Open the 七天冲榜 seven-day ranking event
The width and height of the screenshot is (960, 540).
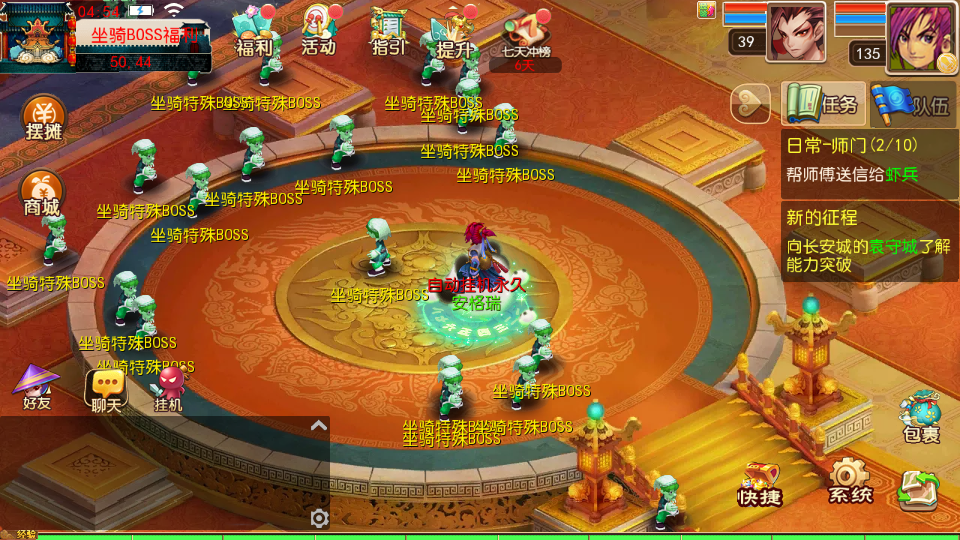coord(527,40)
